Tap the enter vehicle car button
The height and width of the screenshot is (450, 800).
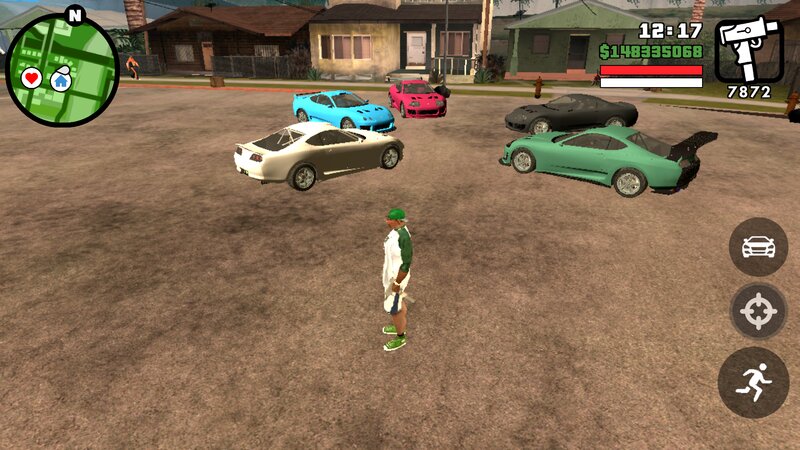(758, 246)
